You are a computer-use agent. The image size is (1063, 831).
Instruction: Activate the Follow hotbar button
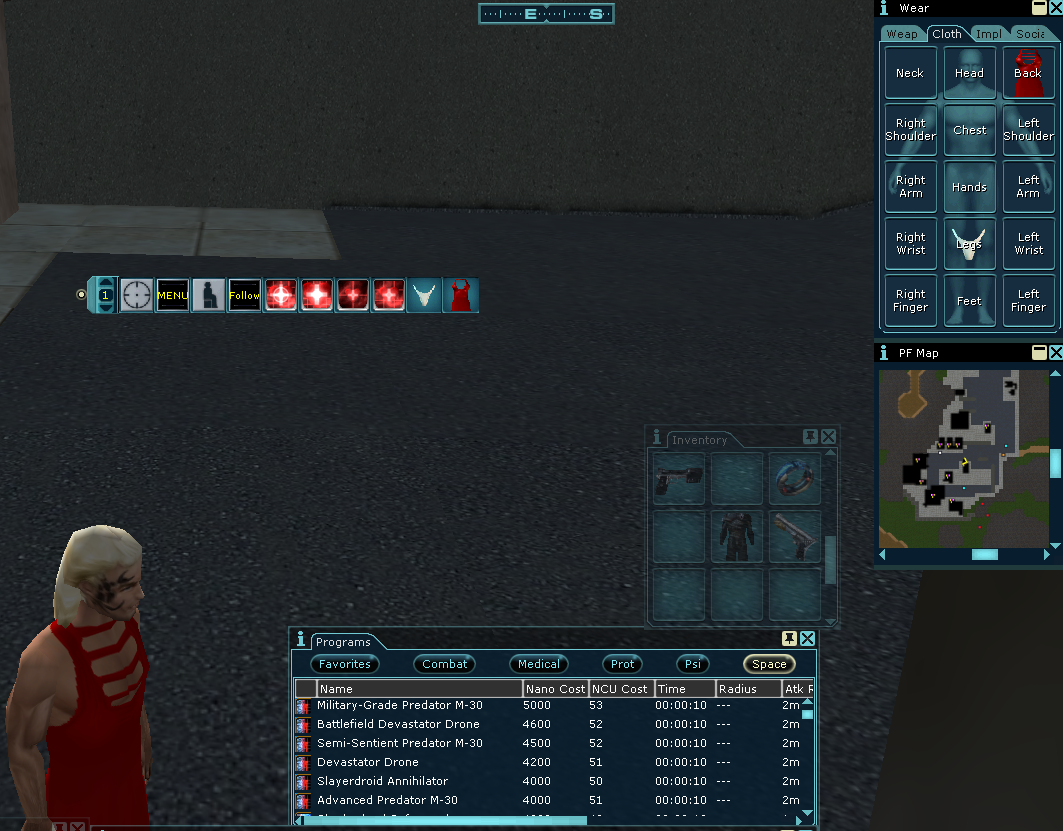pos(244,295)
